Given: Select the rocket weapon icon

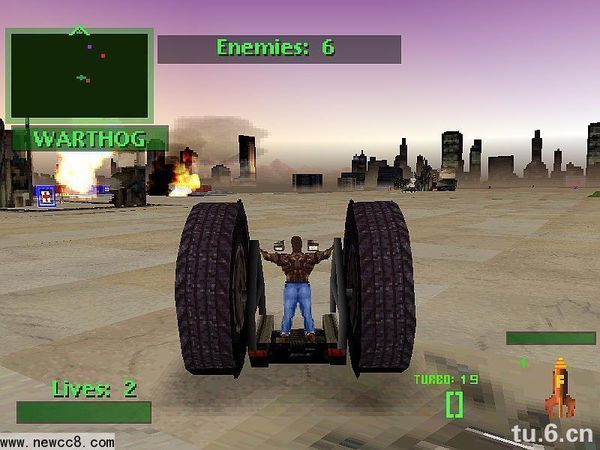Looking at the screenshot, I should [559, 388].
